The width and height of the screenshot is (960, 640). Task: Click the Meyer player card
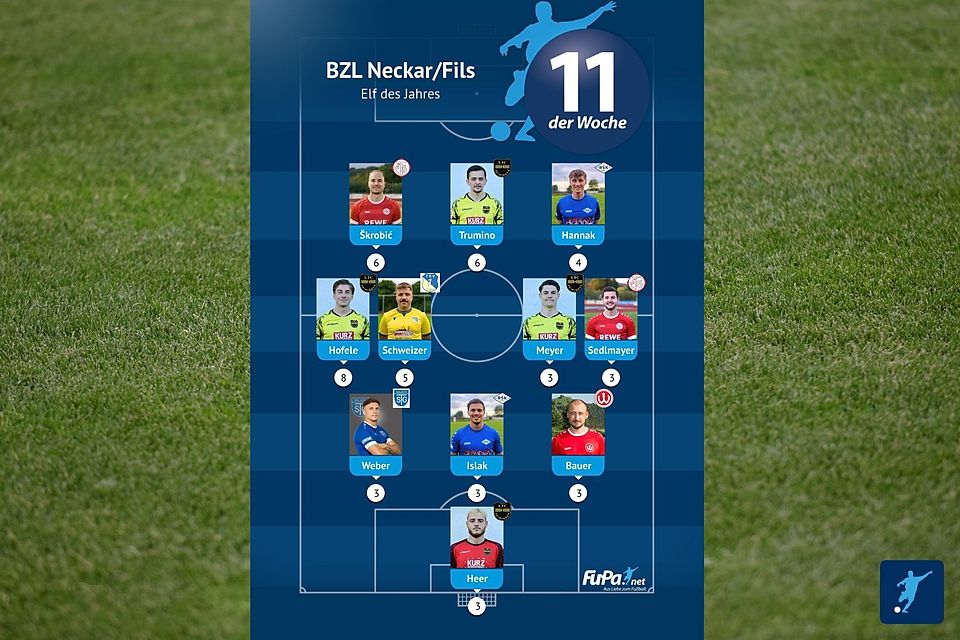click(x=549, y=318)
